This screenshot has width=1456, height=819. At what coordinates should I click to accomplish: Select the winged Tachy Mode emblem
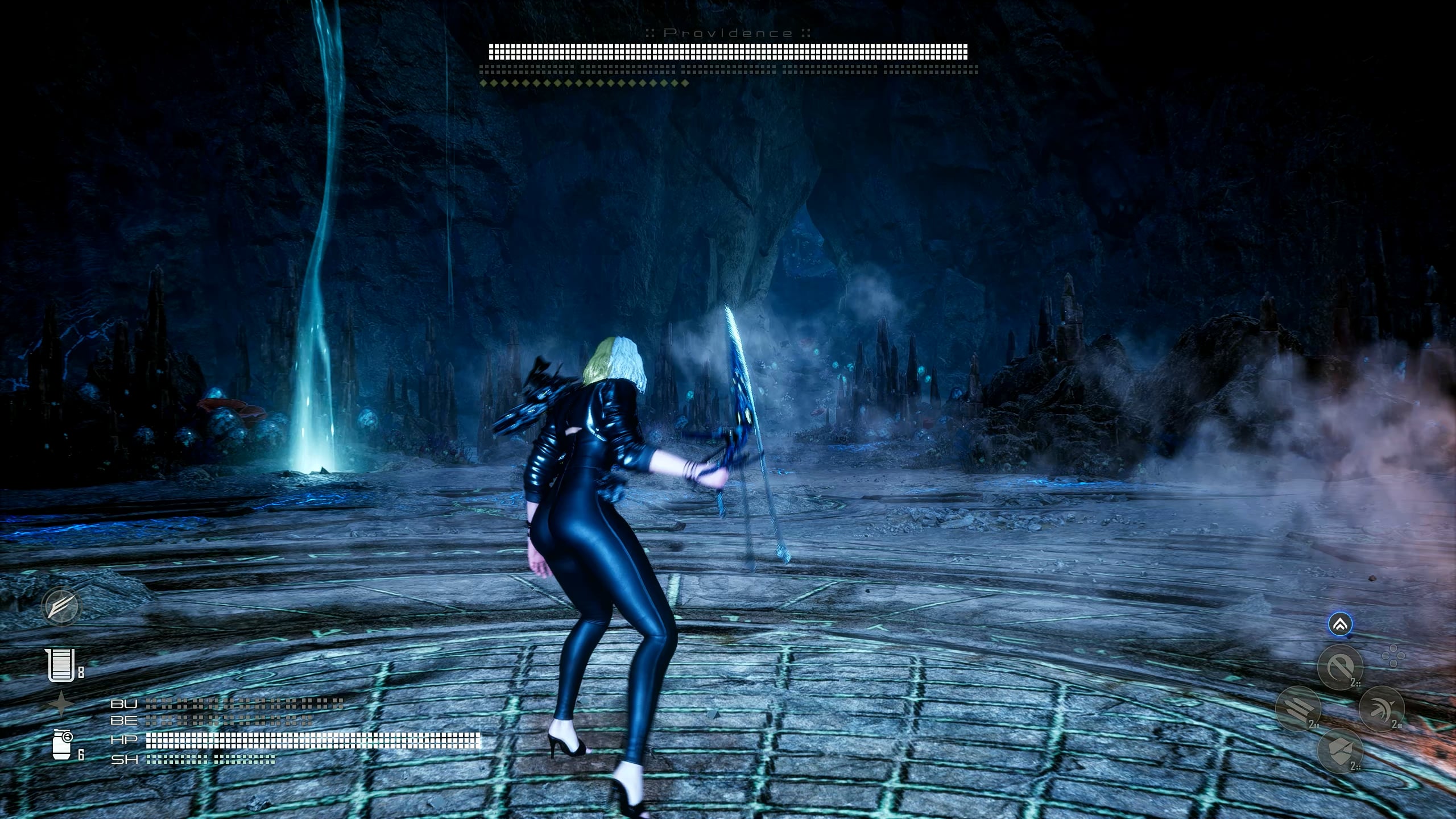(x=61, y=607)
